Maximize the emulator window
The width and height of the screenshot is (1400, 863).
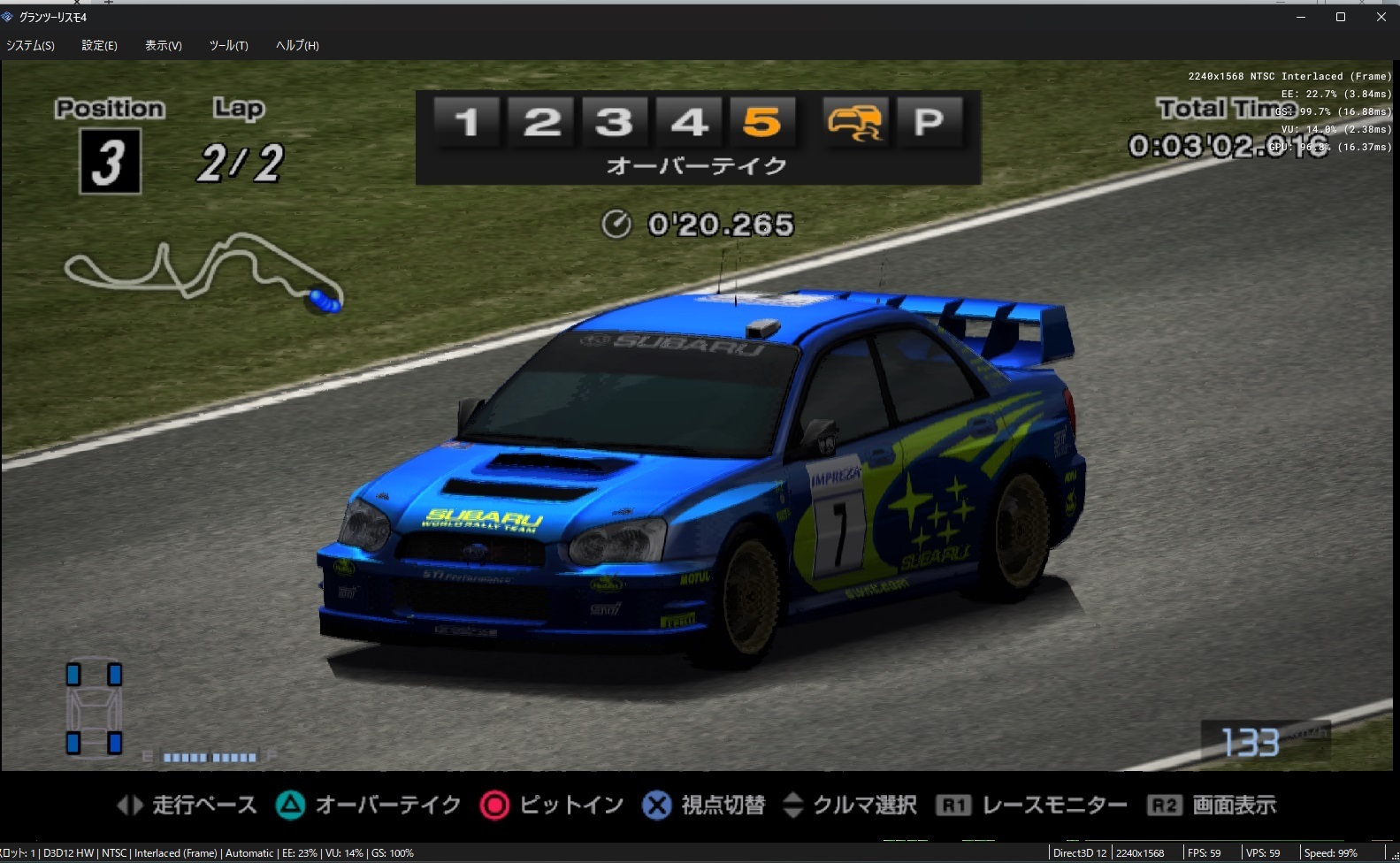tap(1341, 17)
